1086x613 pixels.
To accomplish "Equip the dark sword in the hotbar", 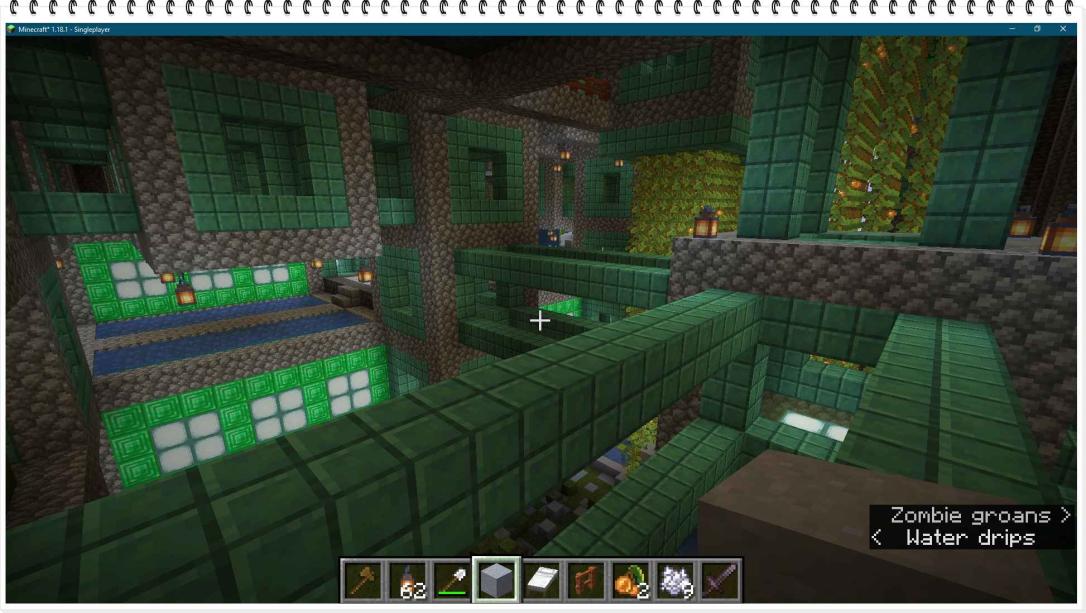I will click(x=720, y=580).
